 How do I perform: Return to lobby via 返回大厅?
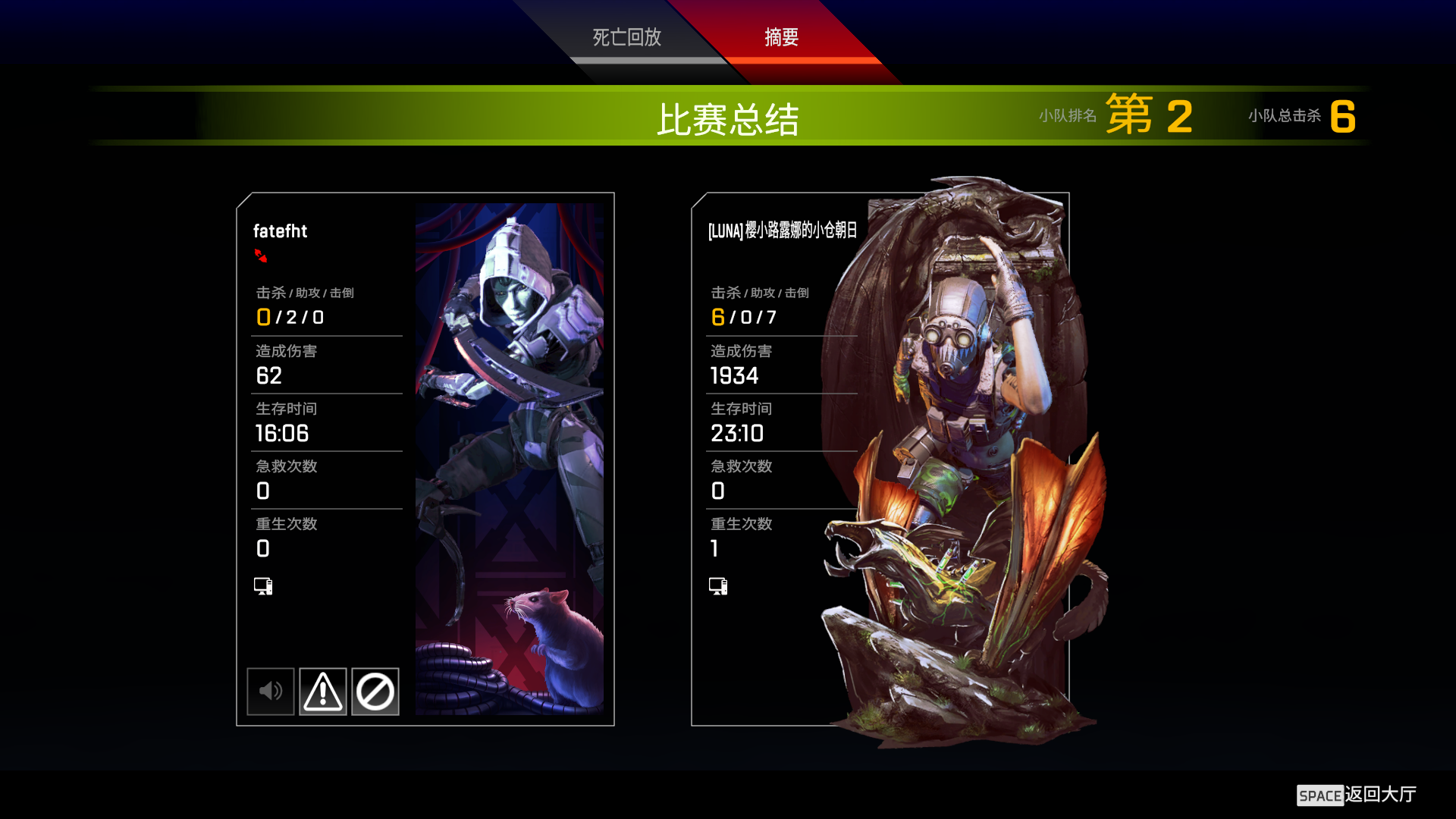pos(1357,795)
